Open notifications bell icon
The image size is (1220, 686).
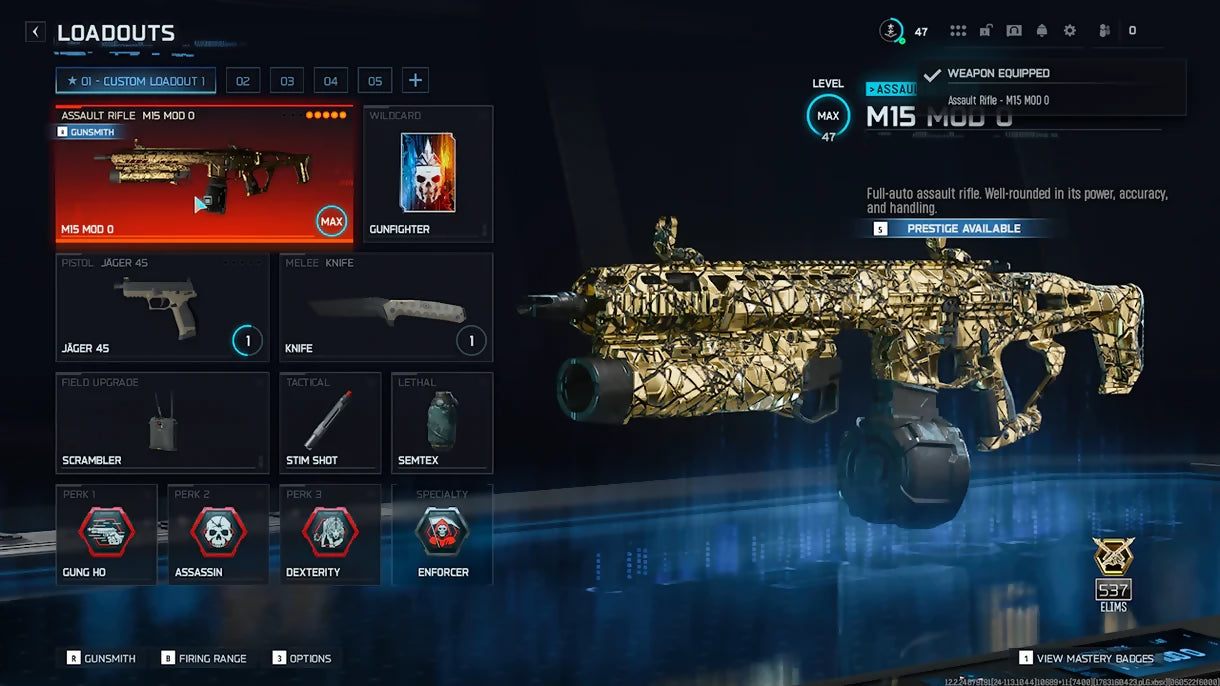coord(1042,31)
